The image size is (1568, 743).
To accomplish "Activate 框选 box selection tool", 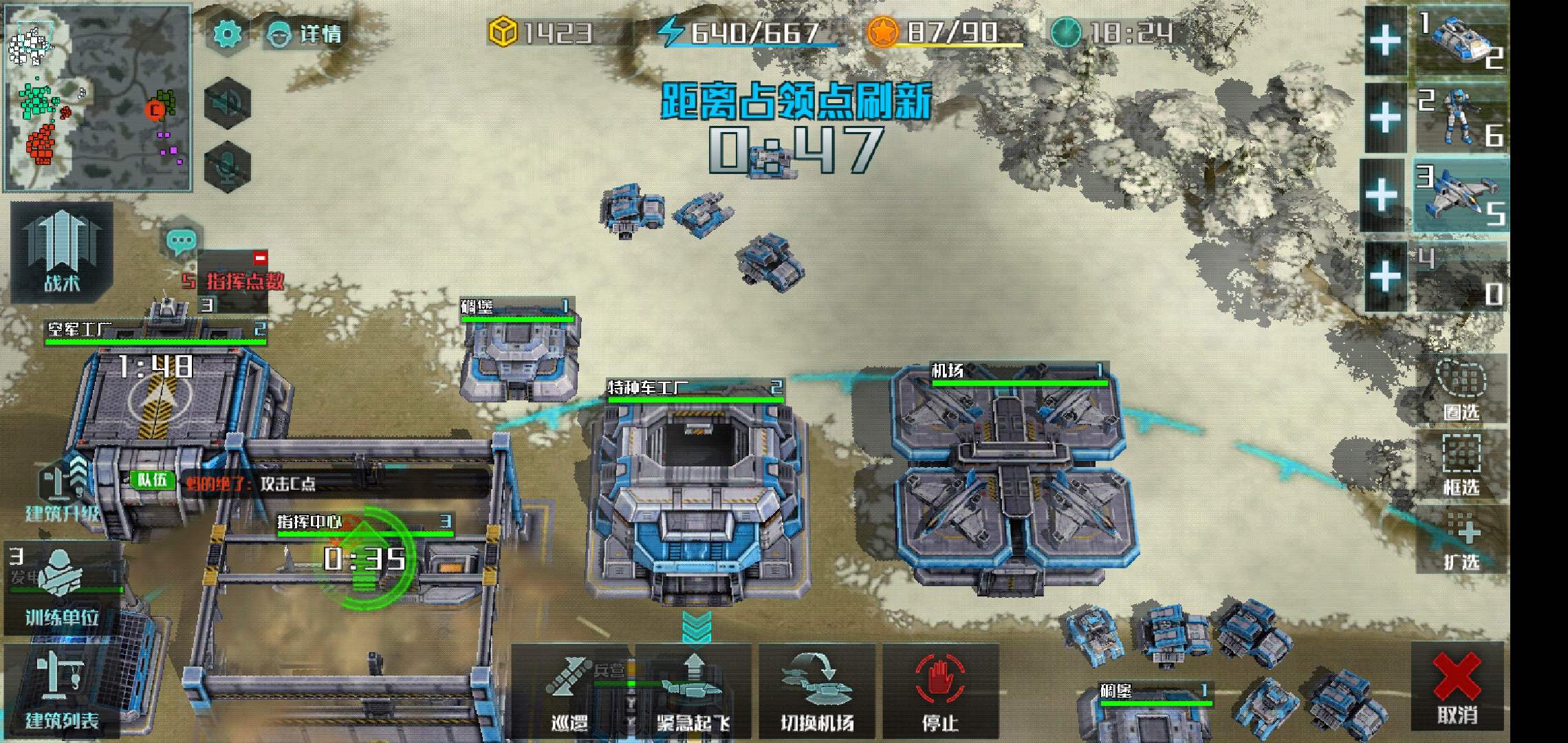I will click(1461, 464).
